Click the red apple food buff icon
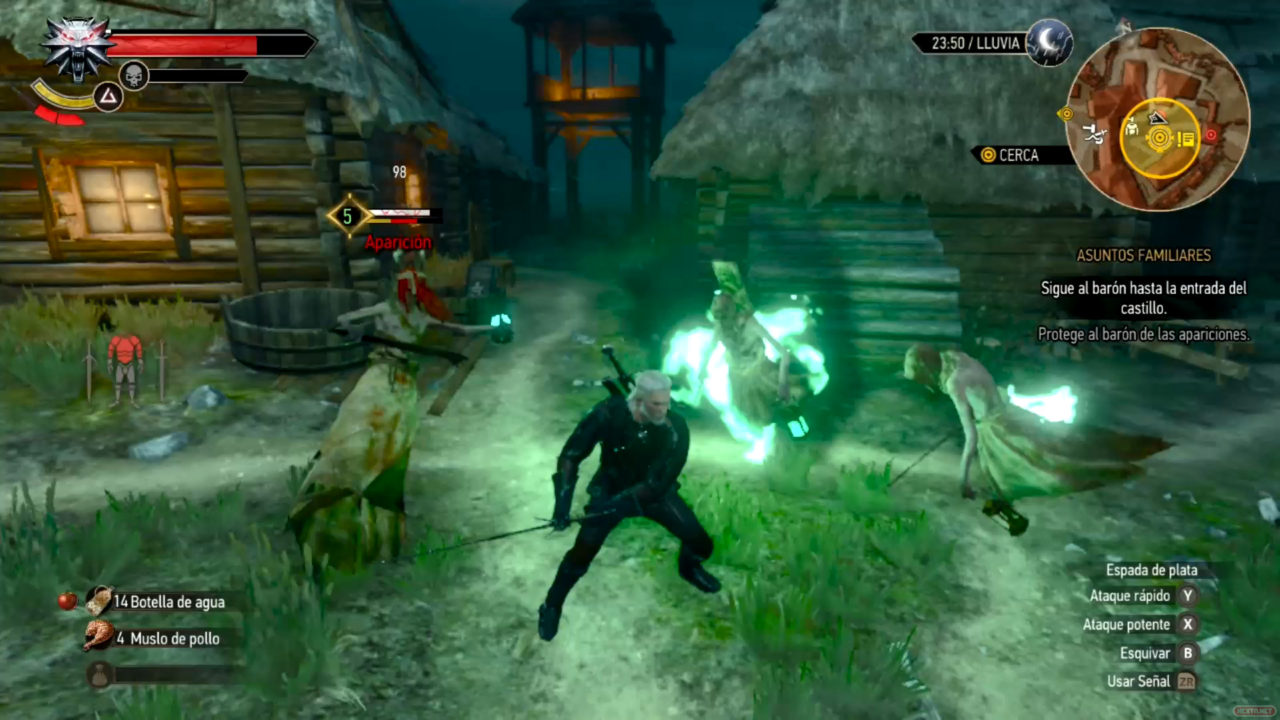 tap(67, 600)
